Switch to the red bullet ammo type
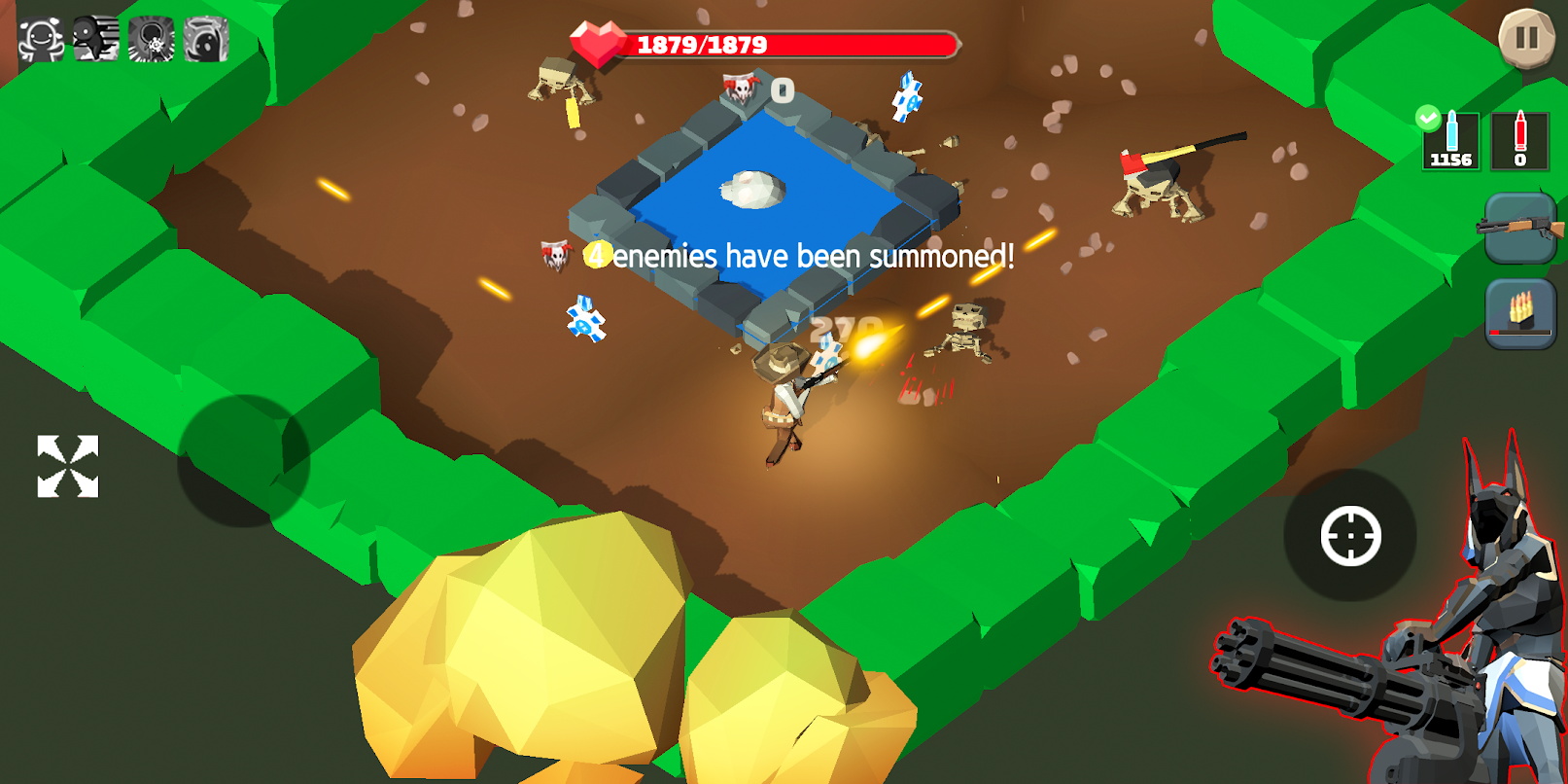 click(x=1519, y=141)
